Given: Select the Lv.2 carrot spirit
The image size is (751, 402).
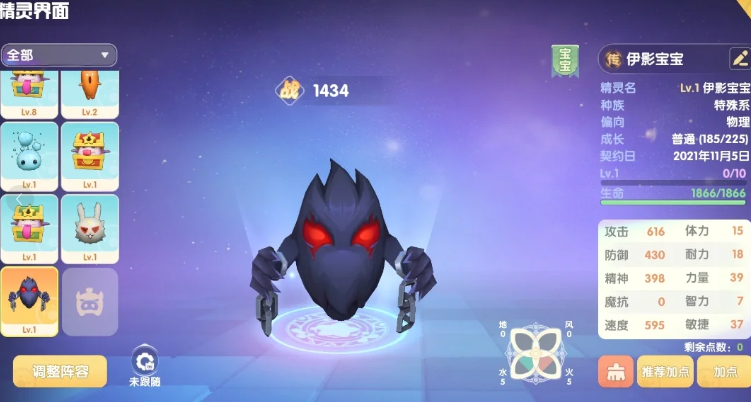Looking at the screenshot, I should [x=90, y=90].
